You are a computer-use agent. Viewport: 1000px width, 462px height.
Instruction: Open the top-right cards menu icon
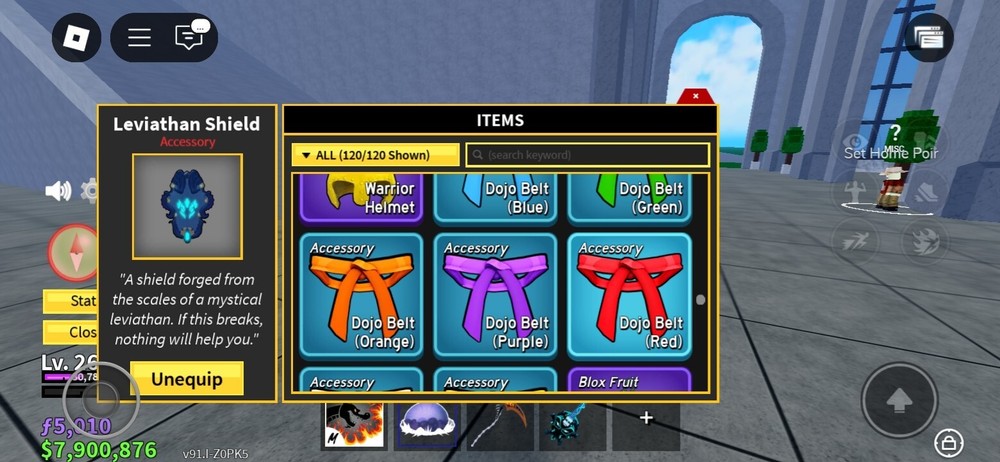[x=928, y=38]
